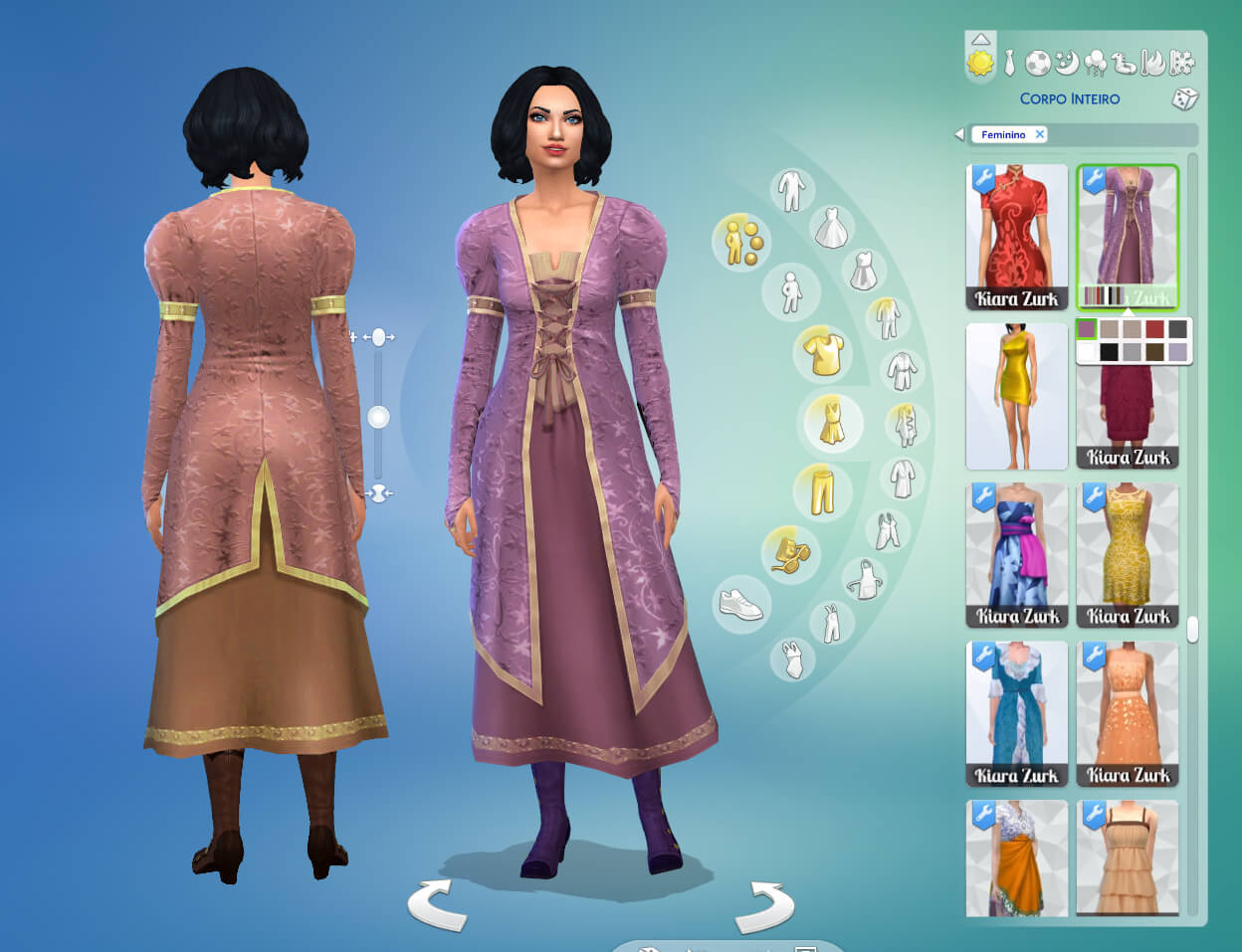
Task: Open the shoes sneaker category
Action: coord(740,604)
